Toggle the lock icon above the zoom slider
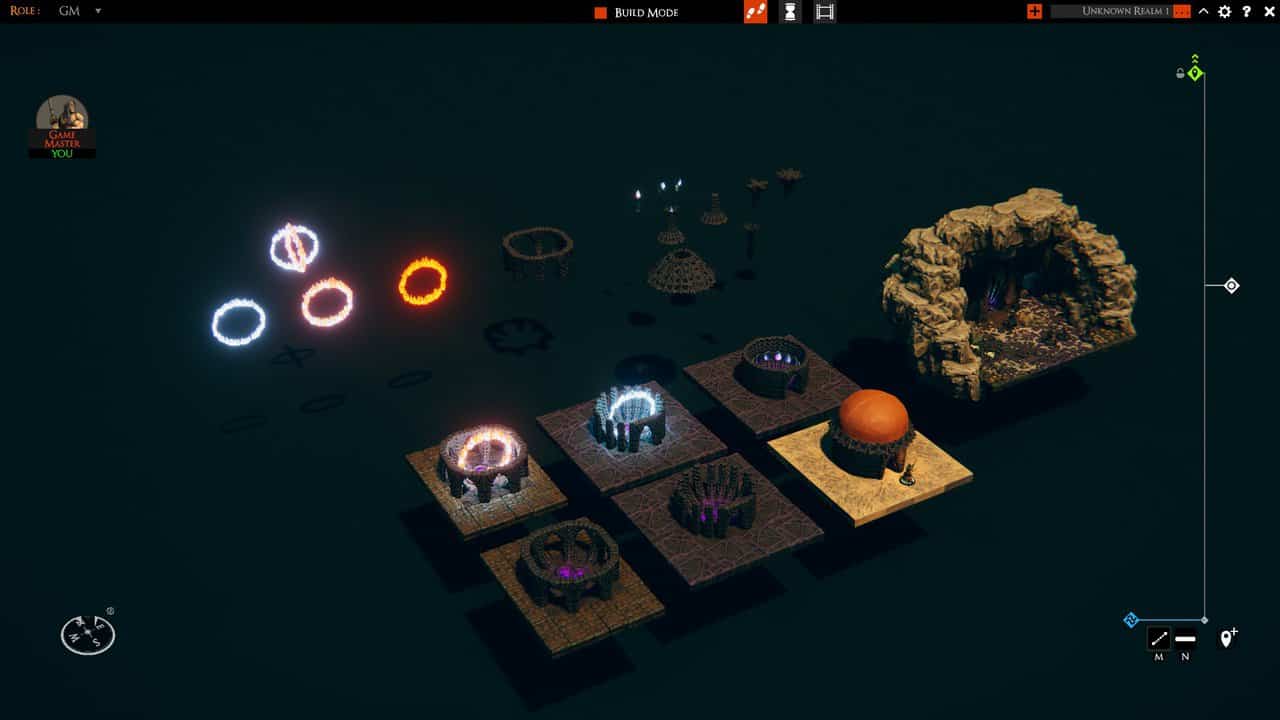1280x720 pixels. [x=1180, y=72]
